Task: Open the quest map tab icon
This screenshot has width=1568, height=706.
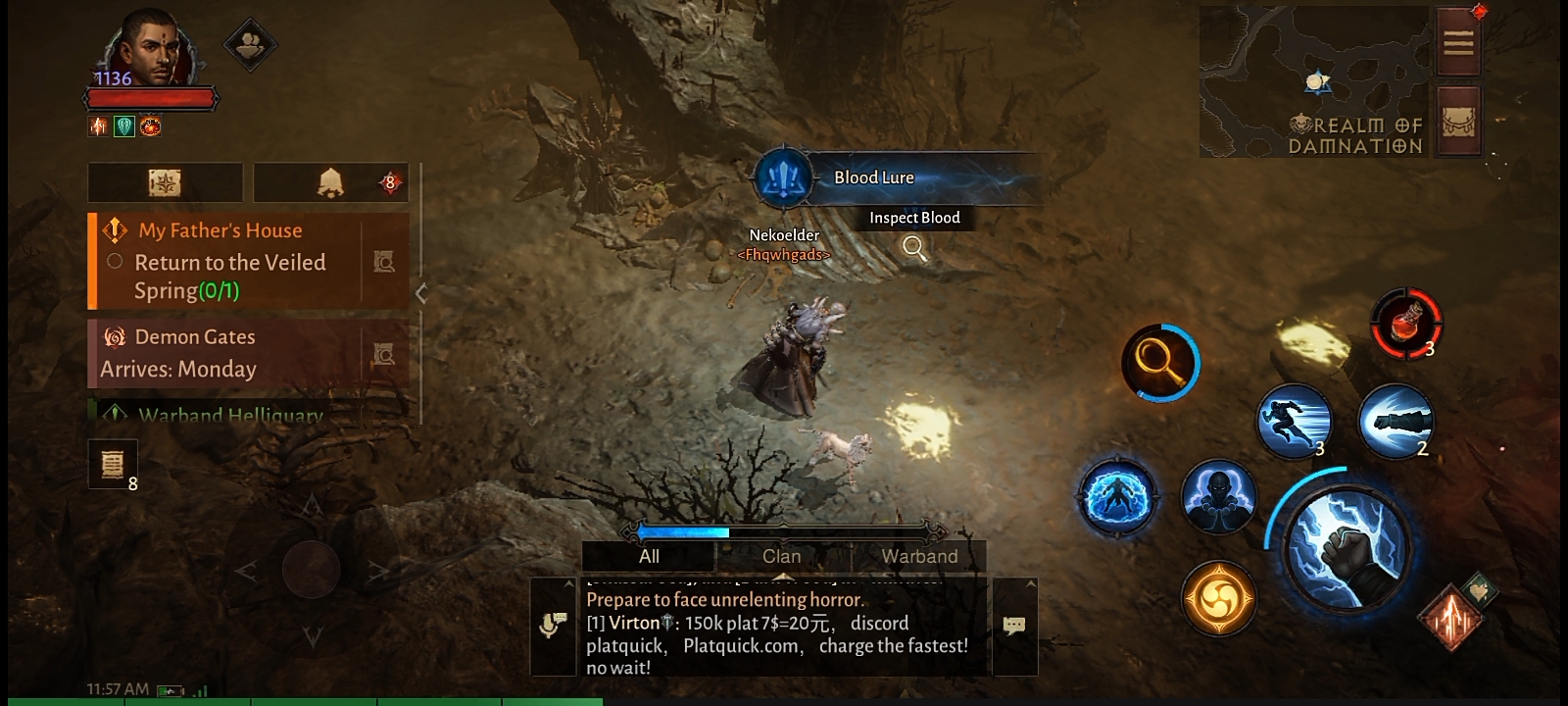Action: (x=165, y=182)
